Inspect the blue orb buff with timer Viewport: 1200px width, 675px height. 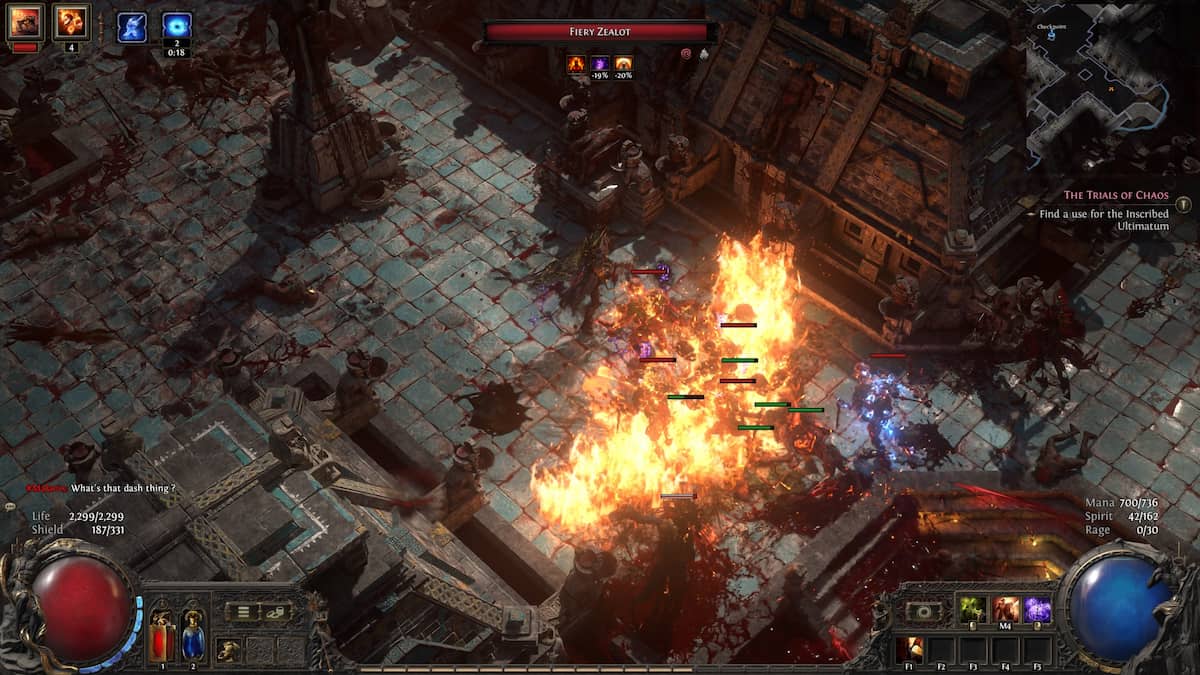coord(177,27)
